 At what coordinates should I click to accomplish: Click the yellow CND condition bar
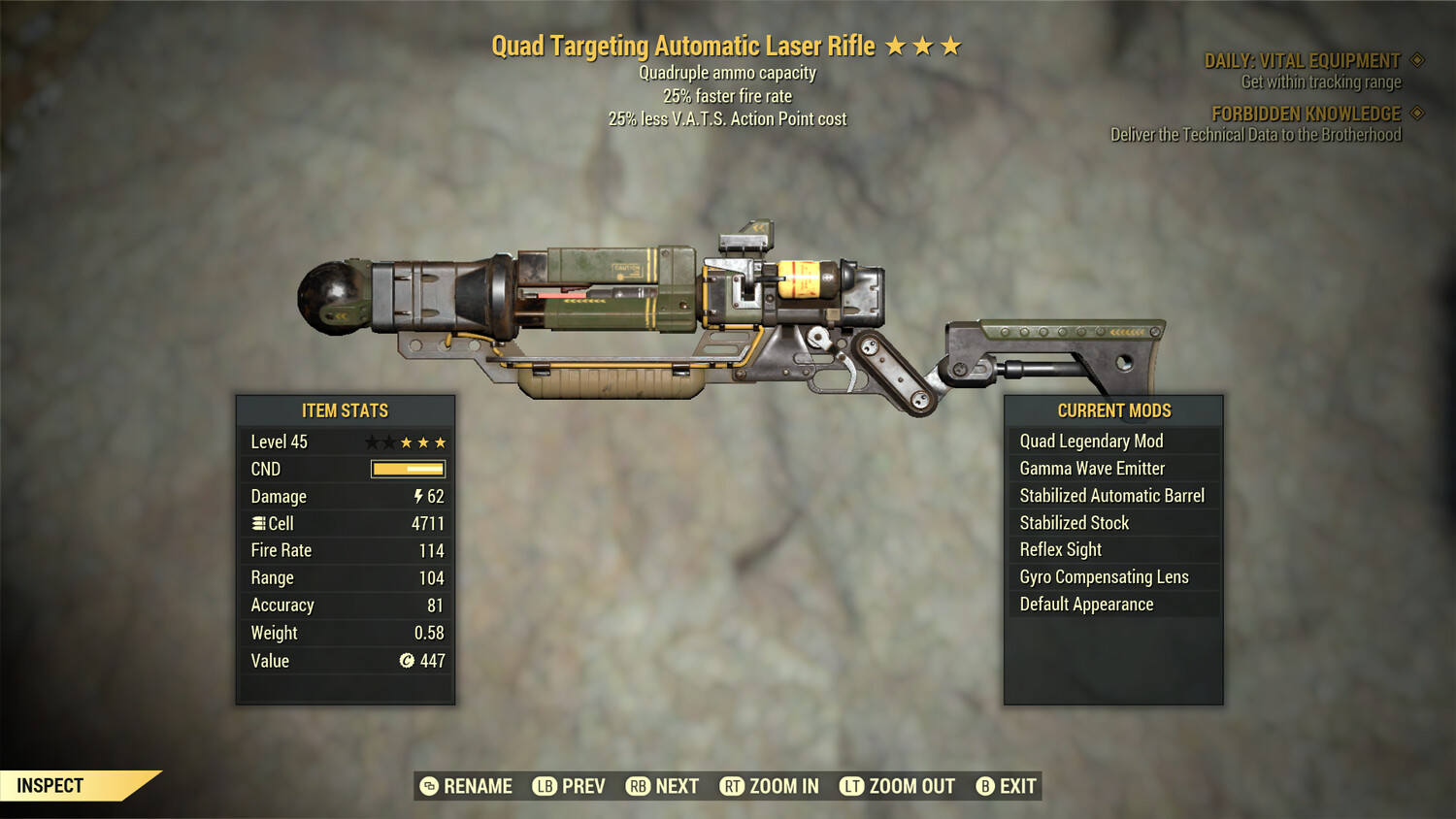pos(407,469)
